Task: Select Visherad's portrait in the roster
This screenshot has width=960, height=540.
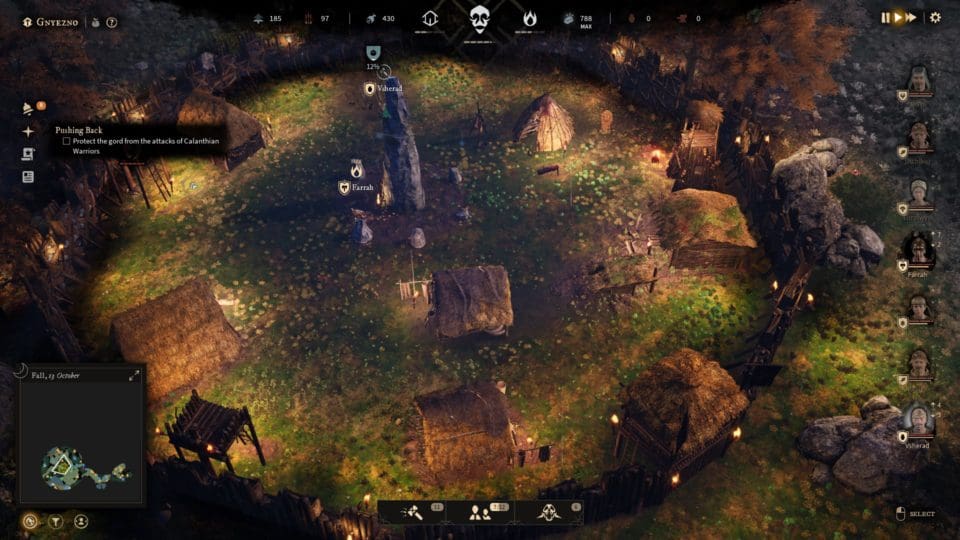Action: 918,420
